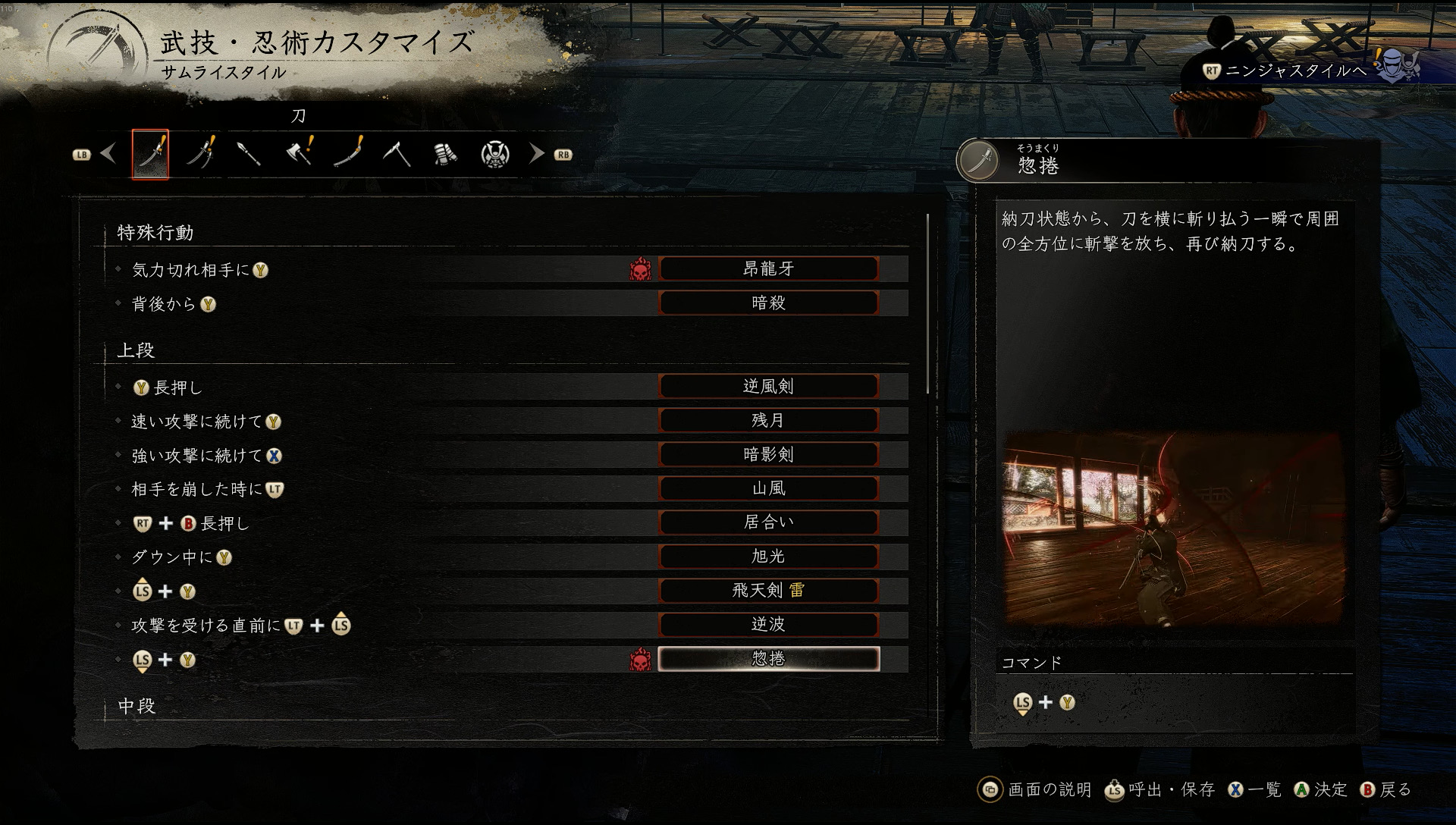Select the kusarigama sickle tab
This screenshot has height=825, width=1456.
397,154
